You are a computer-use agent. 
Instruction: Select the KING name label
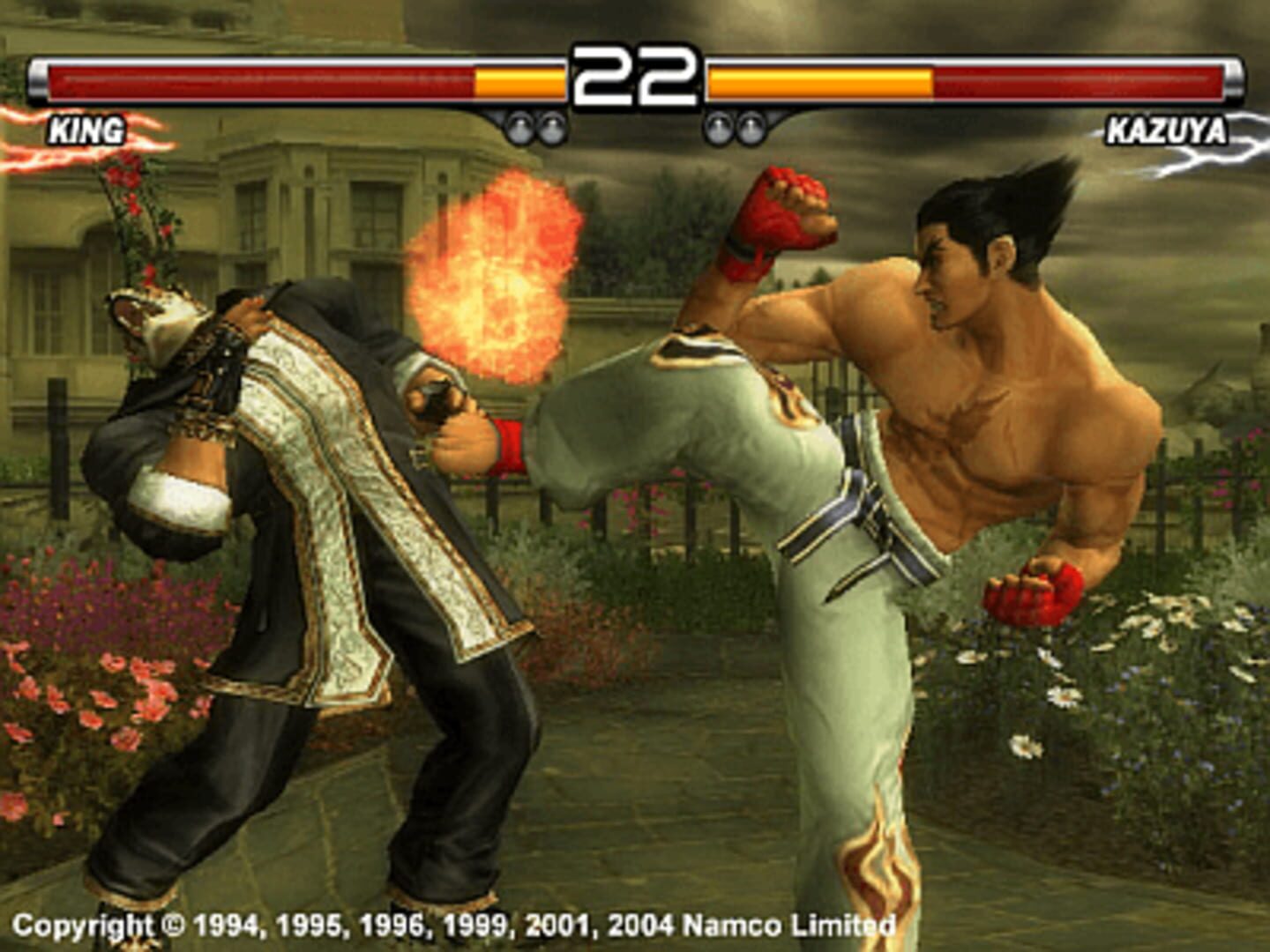(x=85, y=132)
